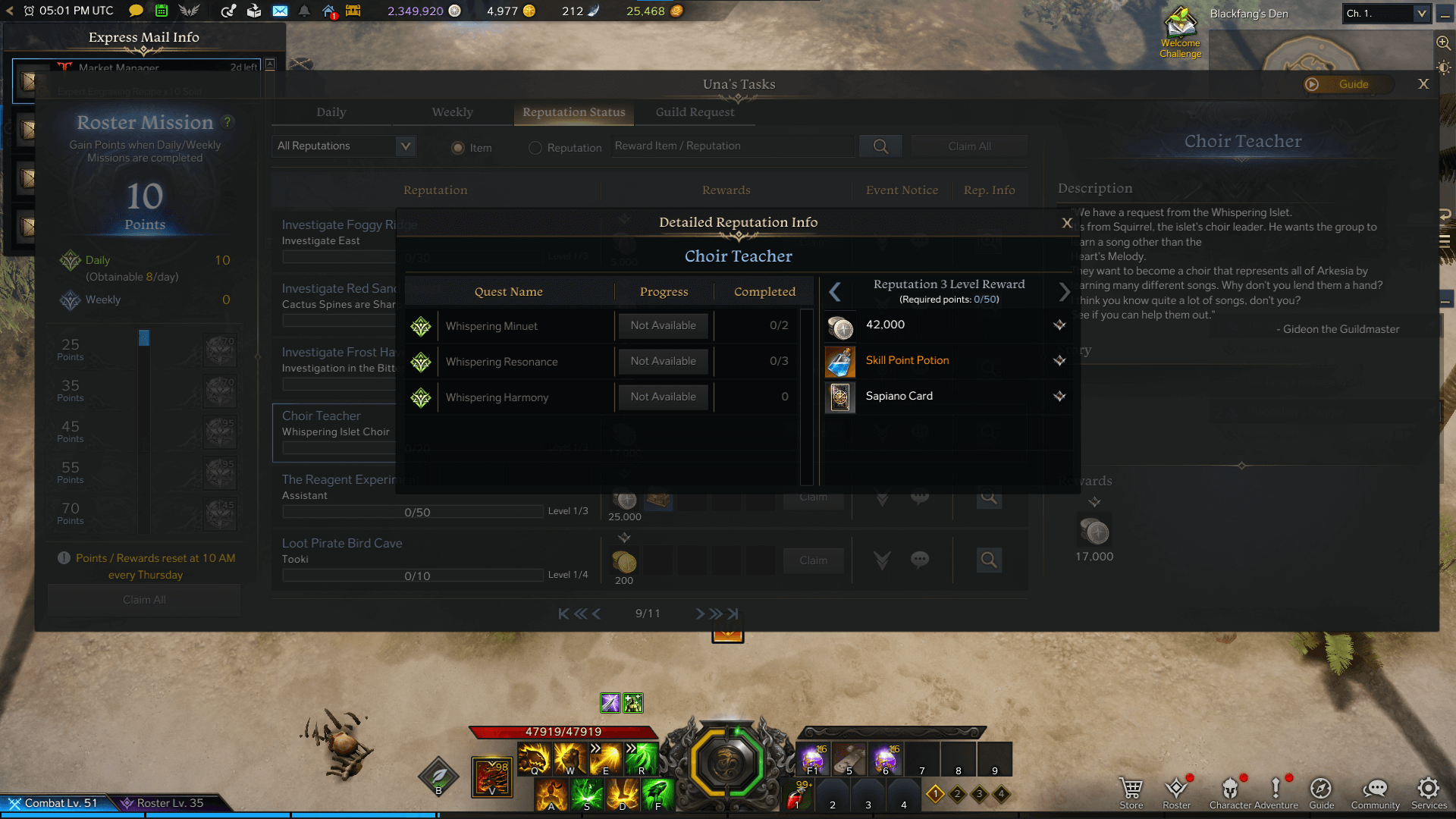Screen dimensions: 1456x819
Task: Select the Reputation Status tab
Action: (x=573, y=112)
